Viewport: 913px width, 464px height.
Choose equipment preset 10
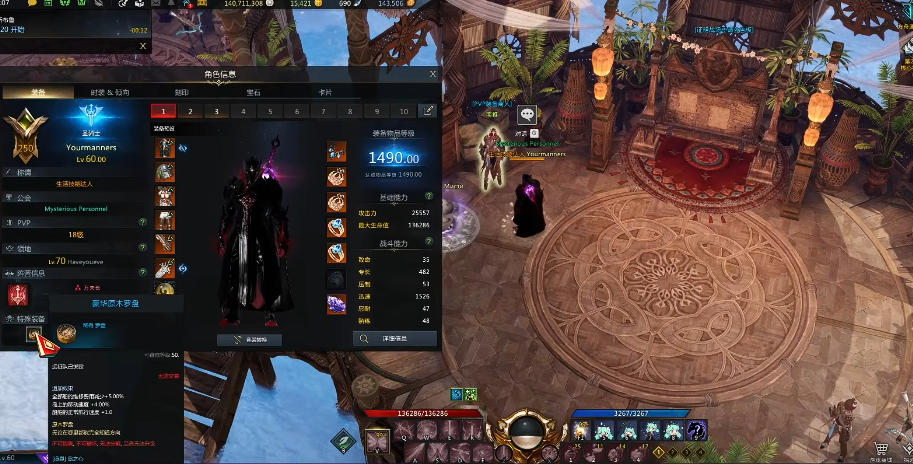pyautogui.click(x=403, y=111)
